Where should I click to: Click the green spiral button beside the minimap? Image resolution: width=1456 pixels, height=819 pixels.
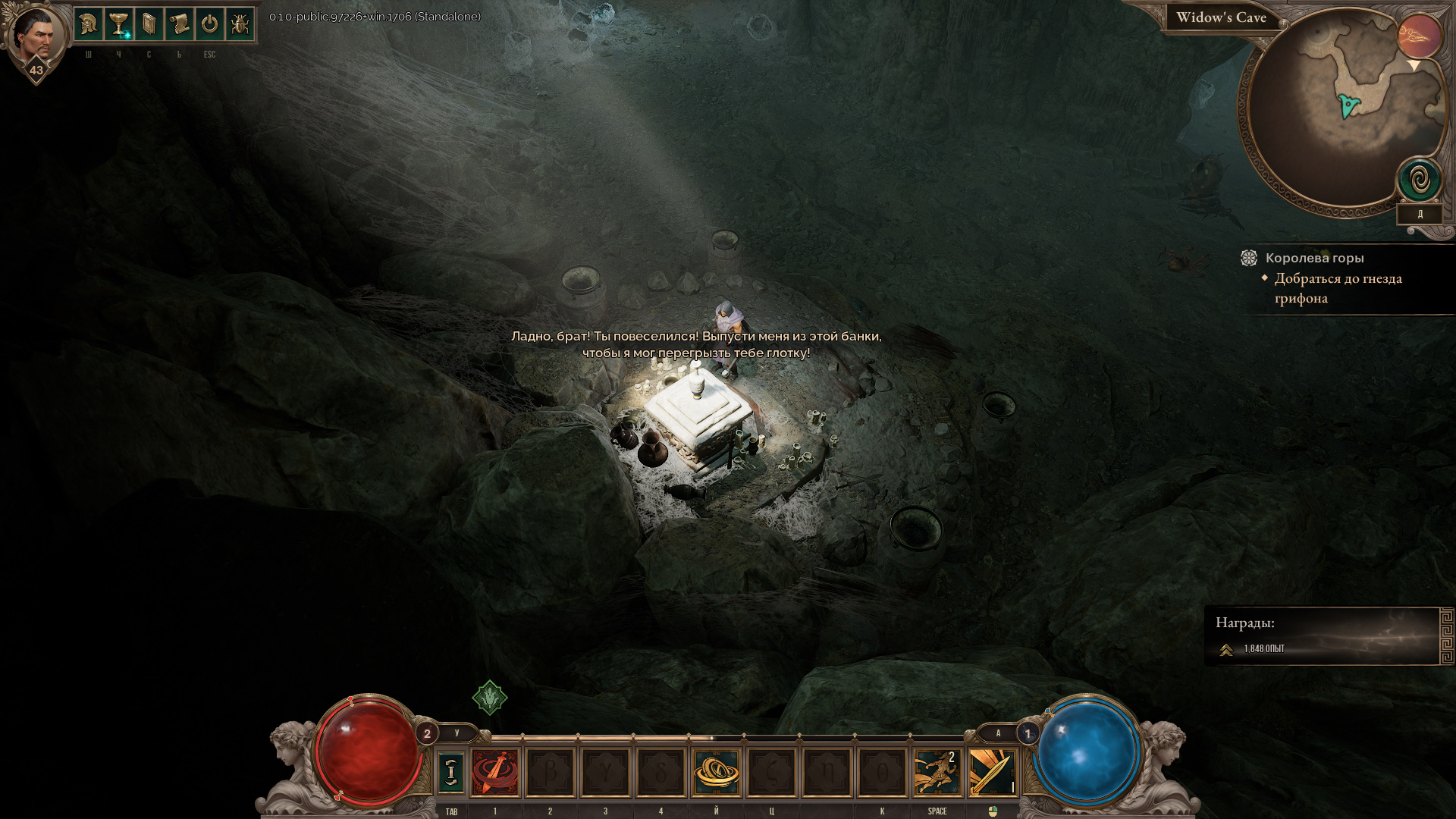[x=1420, y=180]
